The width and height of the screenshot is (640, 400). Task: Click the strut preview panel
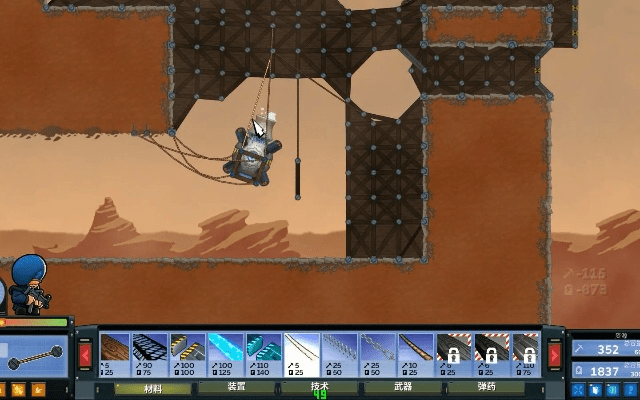pyautogui.click(x=34, y=355)
